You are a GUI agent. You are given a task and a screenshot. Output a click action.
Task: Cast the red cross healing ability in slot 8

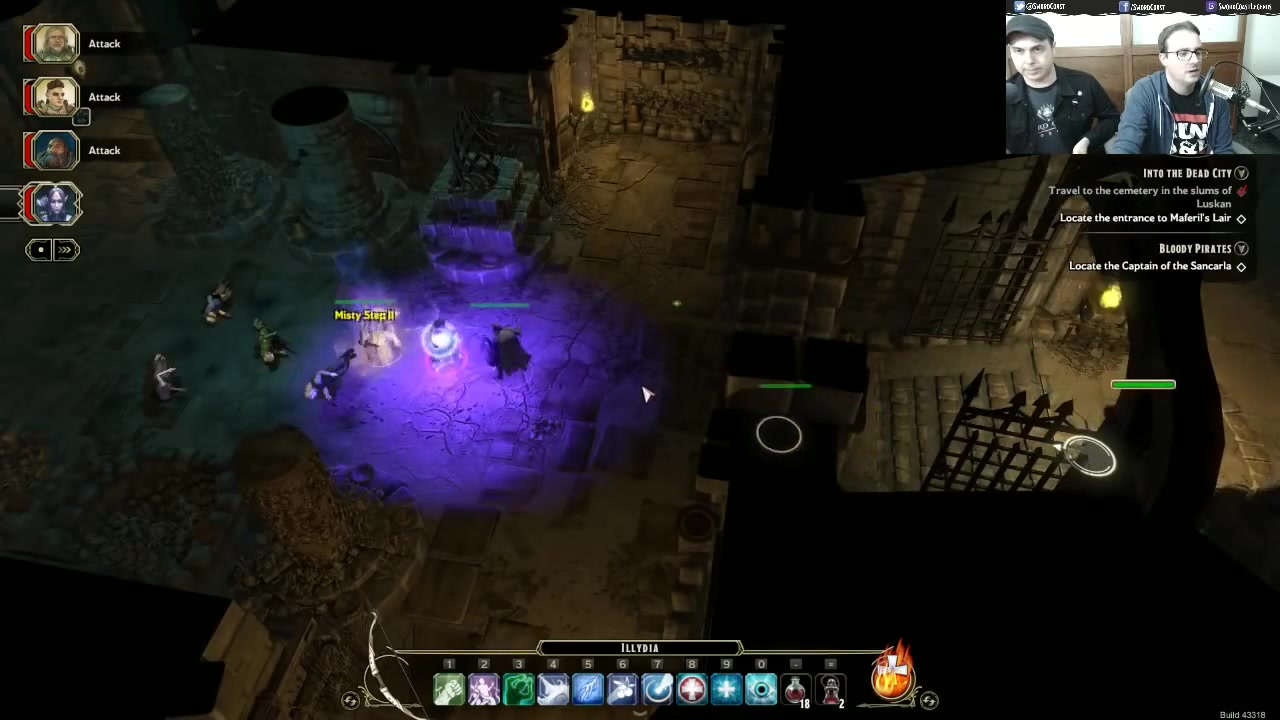pyautogui.click(x=692, y=689)
